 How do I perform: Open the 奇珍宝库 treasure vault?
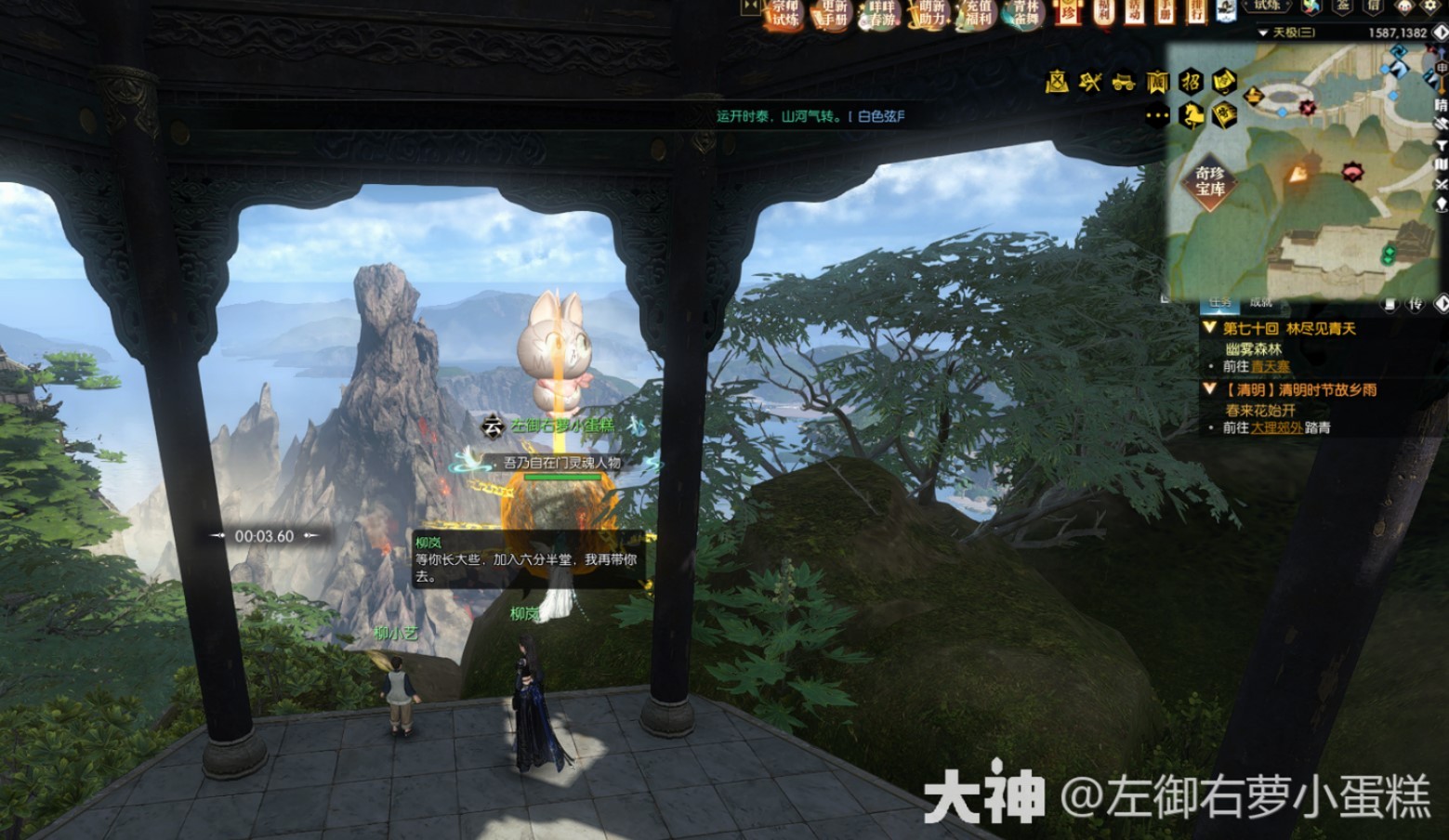click(1209, 181)
